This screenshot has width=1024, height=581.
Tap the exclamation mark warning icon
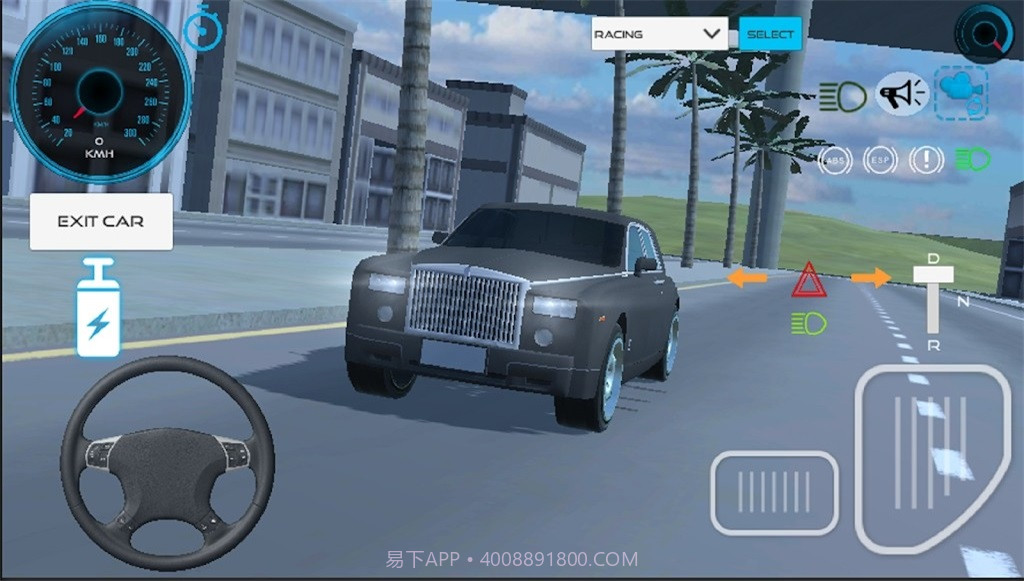pyautogui.click(x=927, y=160)
